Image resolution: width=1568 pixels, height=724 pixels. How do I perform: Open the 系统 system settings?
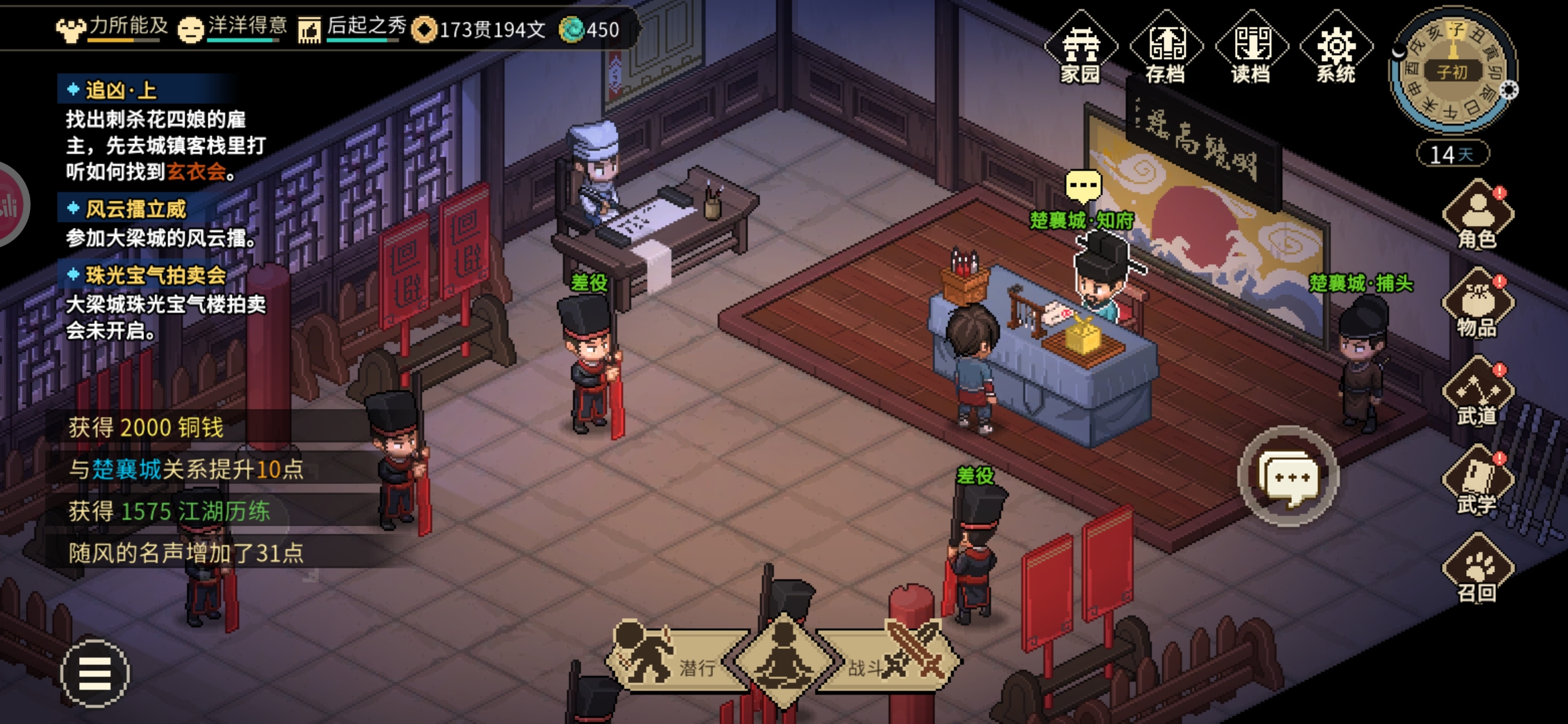1336,48
